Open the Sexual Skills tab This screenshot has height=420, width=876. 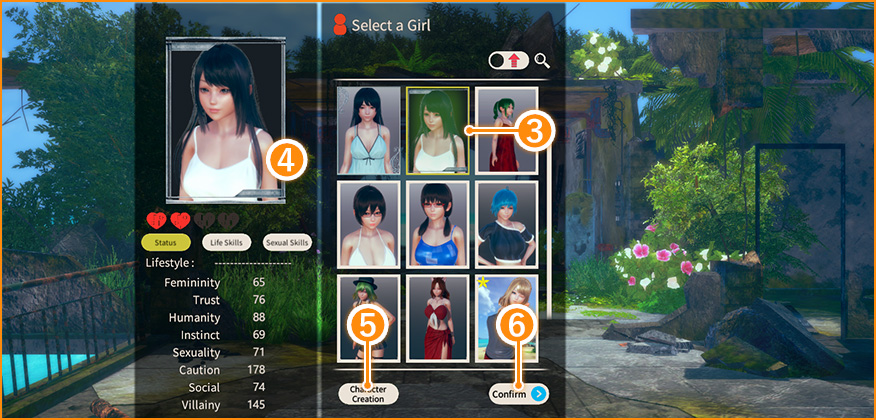tap(288, 242)
